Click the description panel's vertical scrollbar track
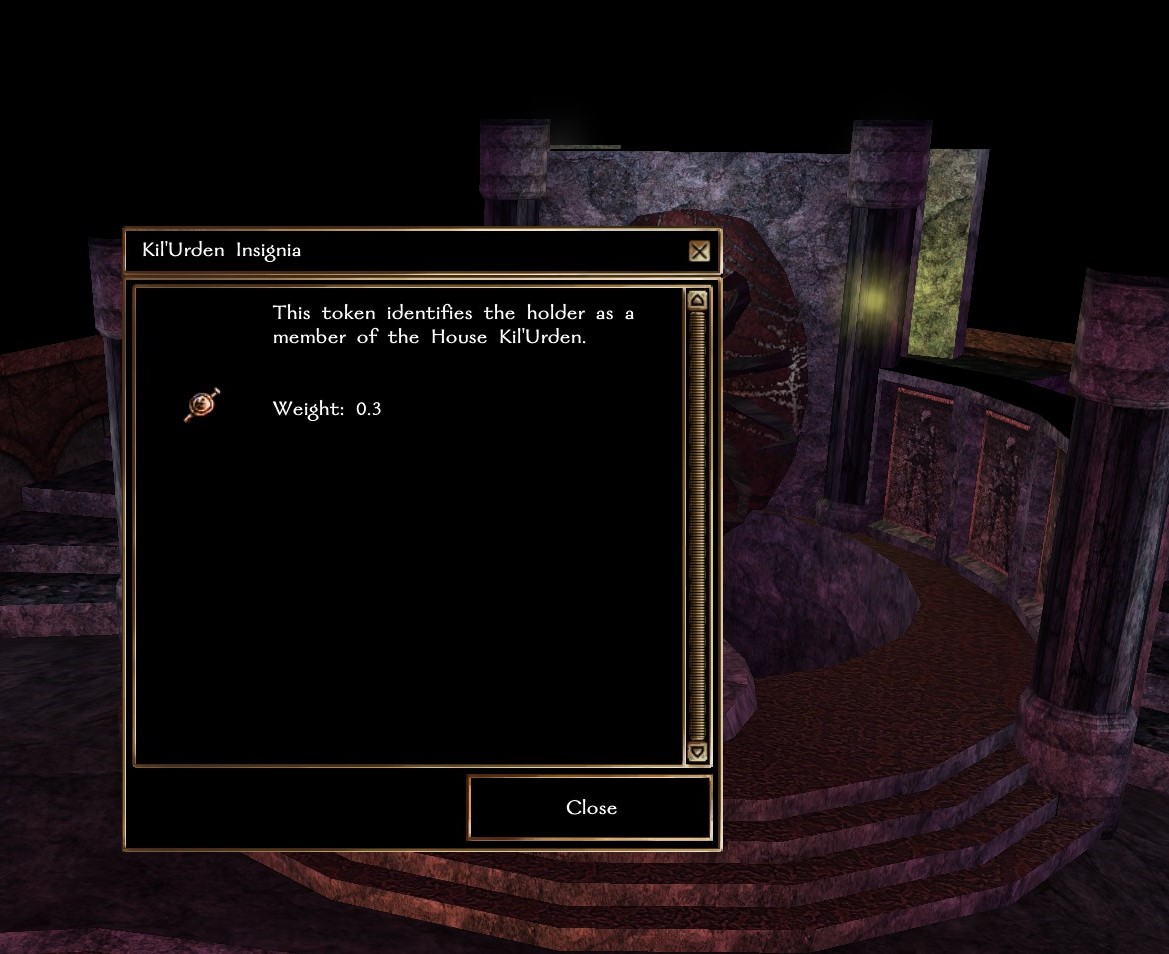 tap(698, 525)
